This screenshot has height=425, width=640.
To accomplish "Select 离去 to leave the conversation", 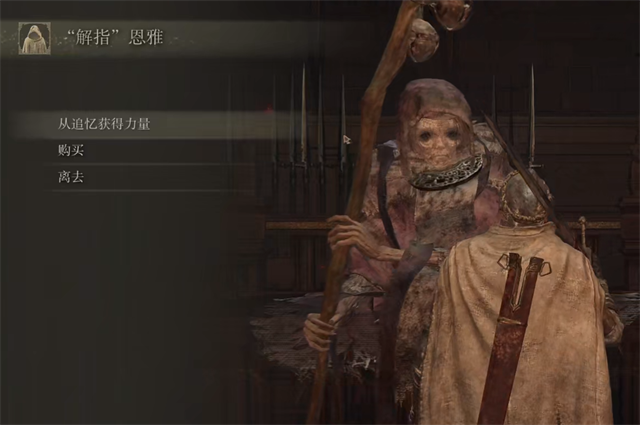I will (x=70, y=177).
